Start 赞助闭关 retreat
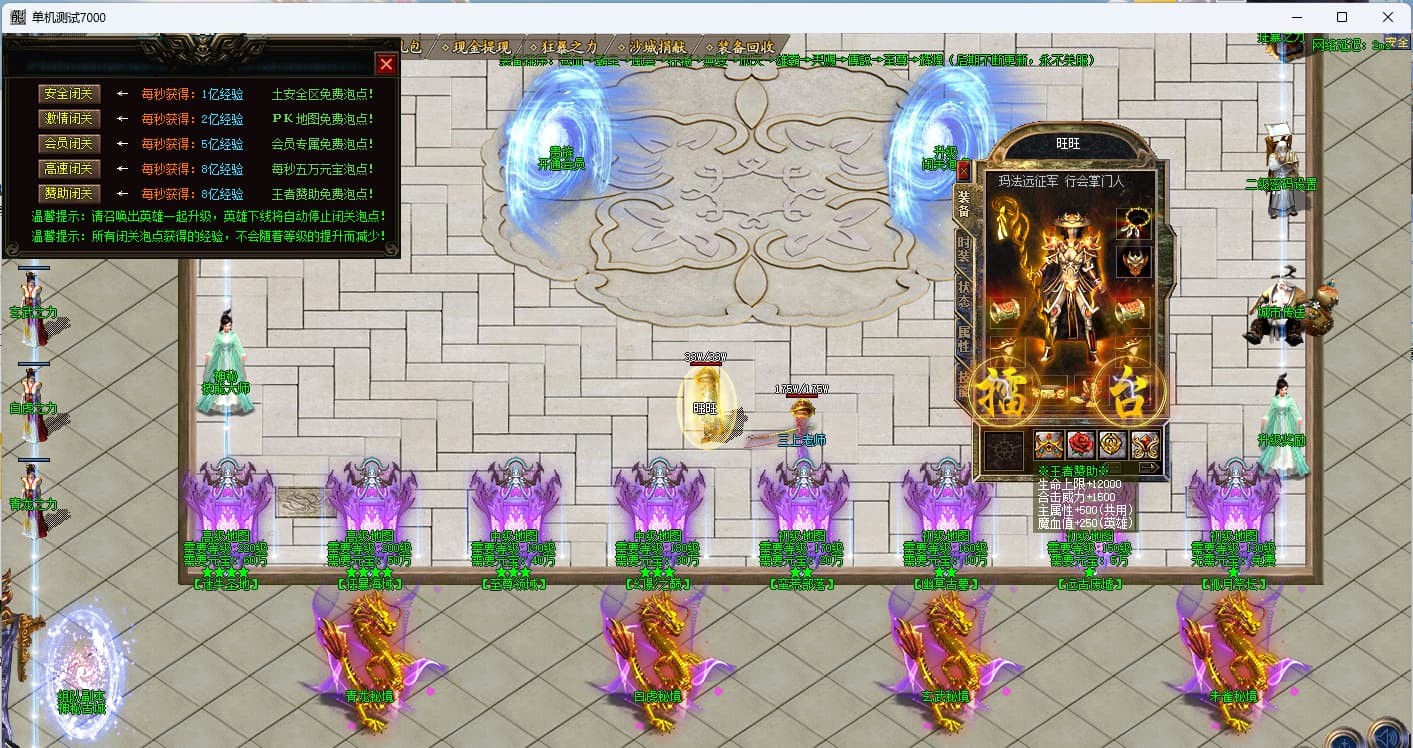Screen dimensions: 1413x748 69,194
